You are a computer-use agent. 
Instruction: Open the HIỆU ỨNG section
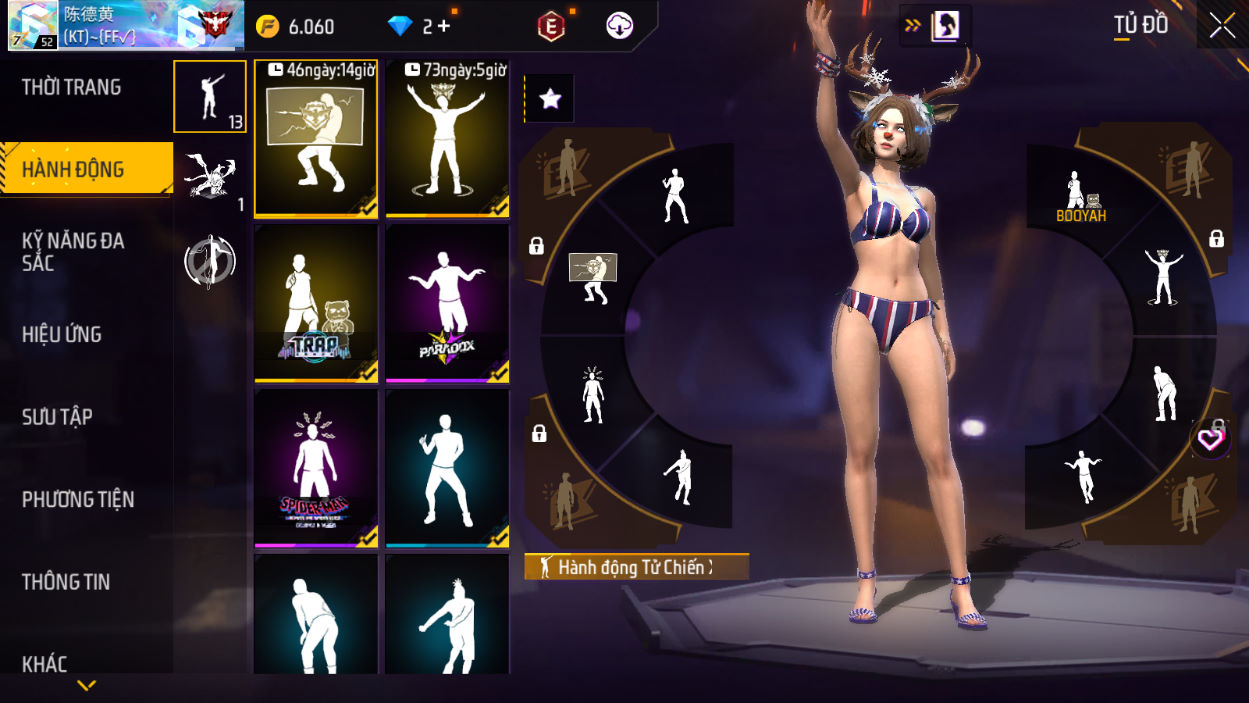[x=62, y=335]
